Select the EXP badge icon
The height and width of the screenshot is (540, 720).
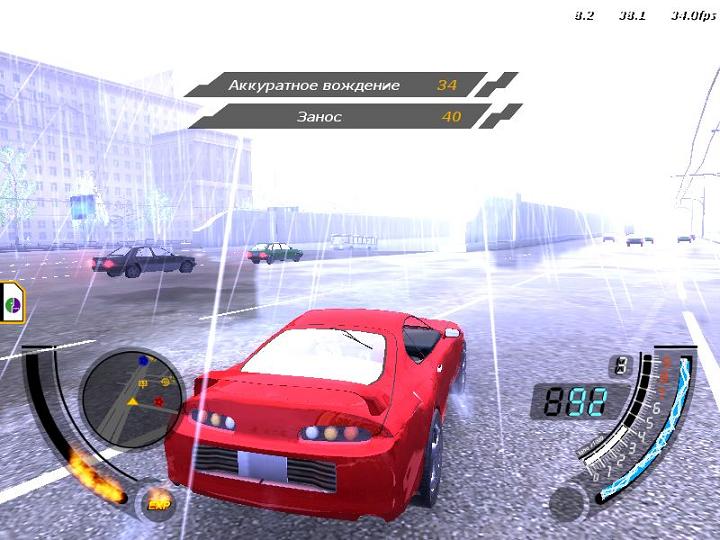157,505
